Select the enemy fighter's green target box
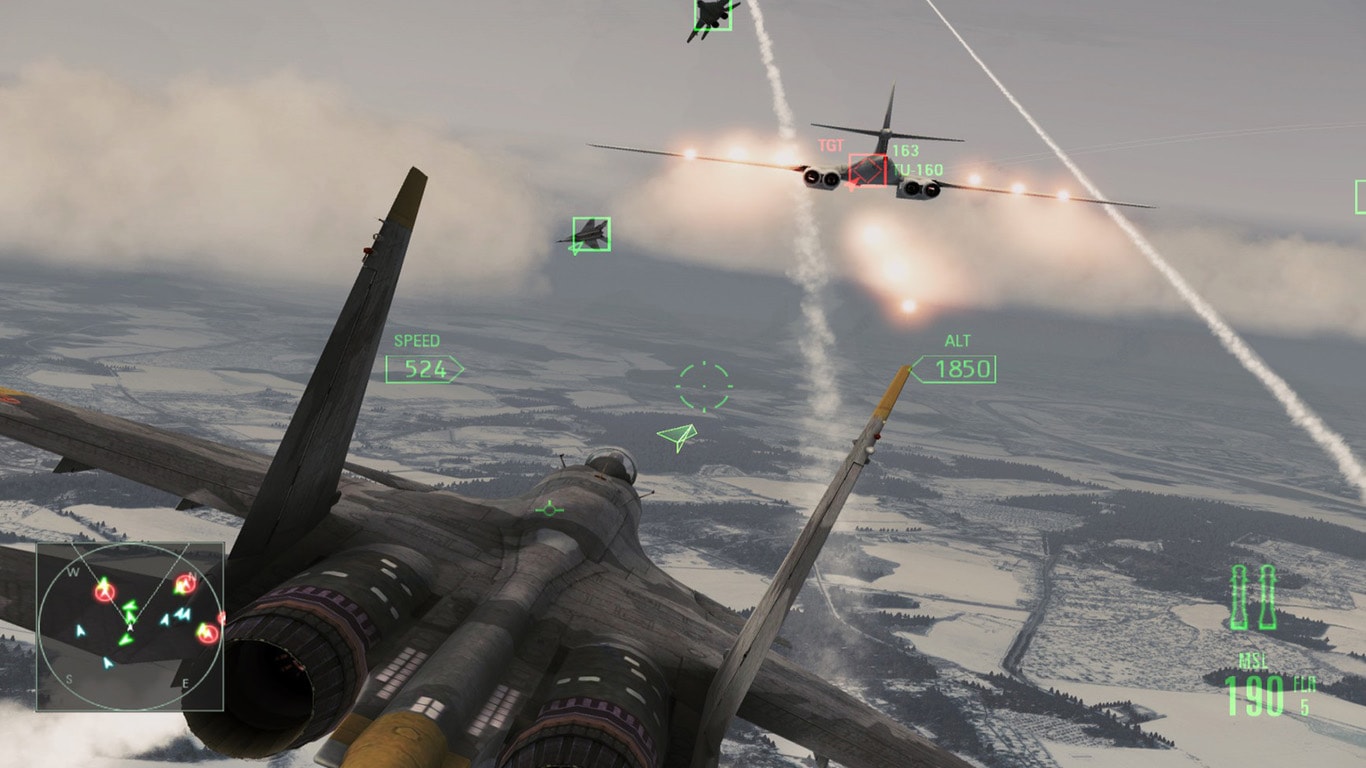1366x768 pixels. 590,231
